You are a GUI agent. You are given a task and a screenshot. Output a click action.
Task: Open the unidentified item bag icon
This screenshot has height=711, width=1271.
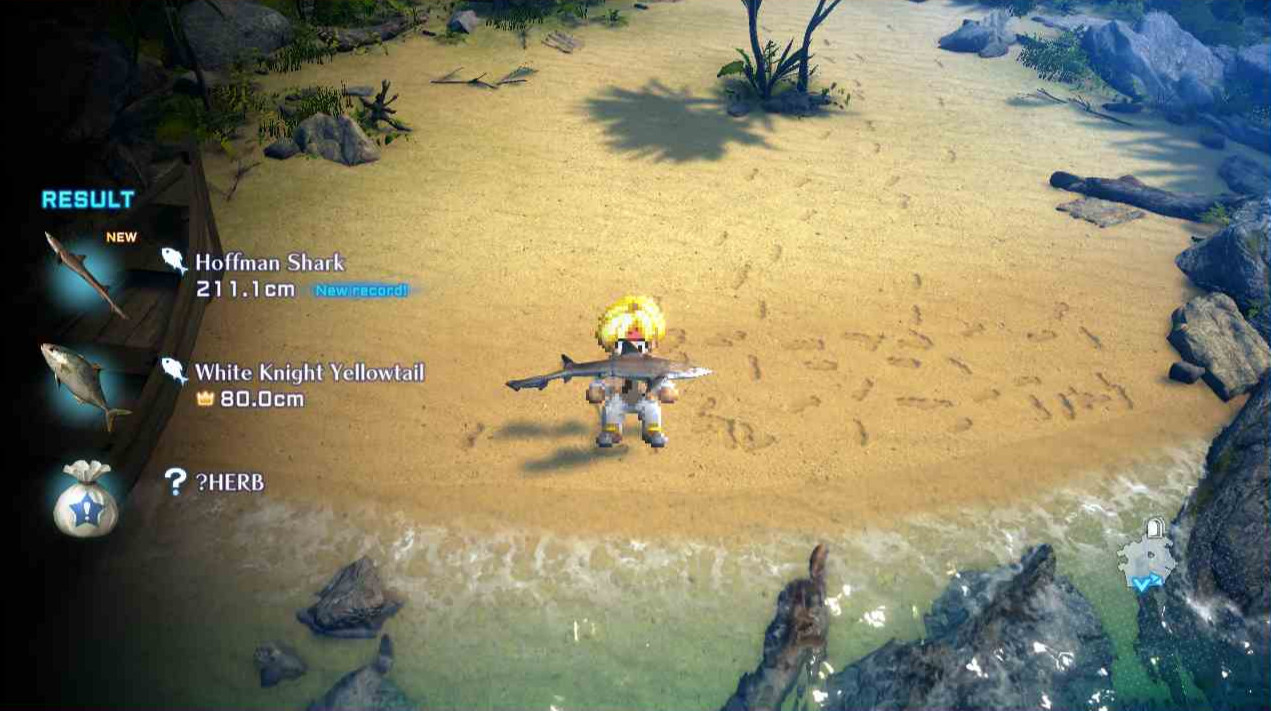click(85, 499)
